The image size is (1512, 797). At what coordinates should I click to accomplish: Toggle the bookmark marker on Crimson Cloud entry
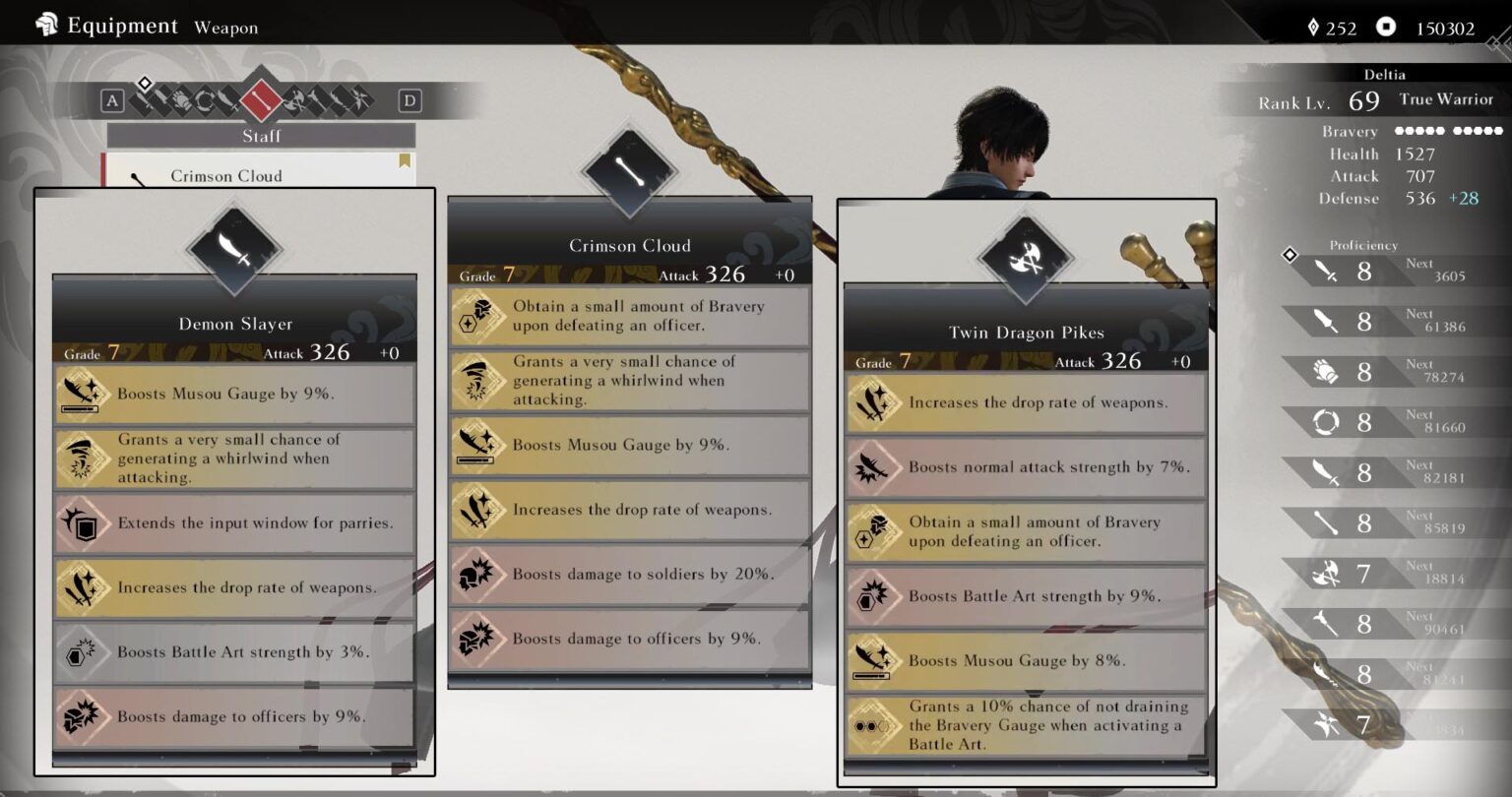tap(405, 162)
